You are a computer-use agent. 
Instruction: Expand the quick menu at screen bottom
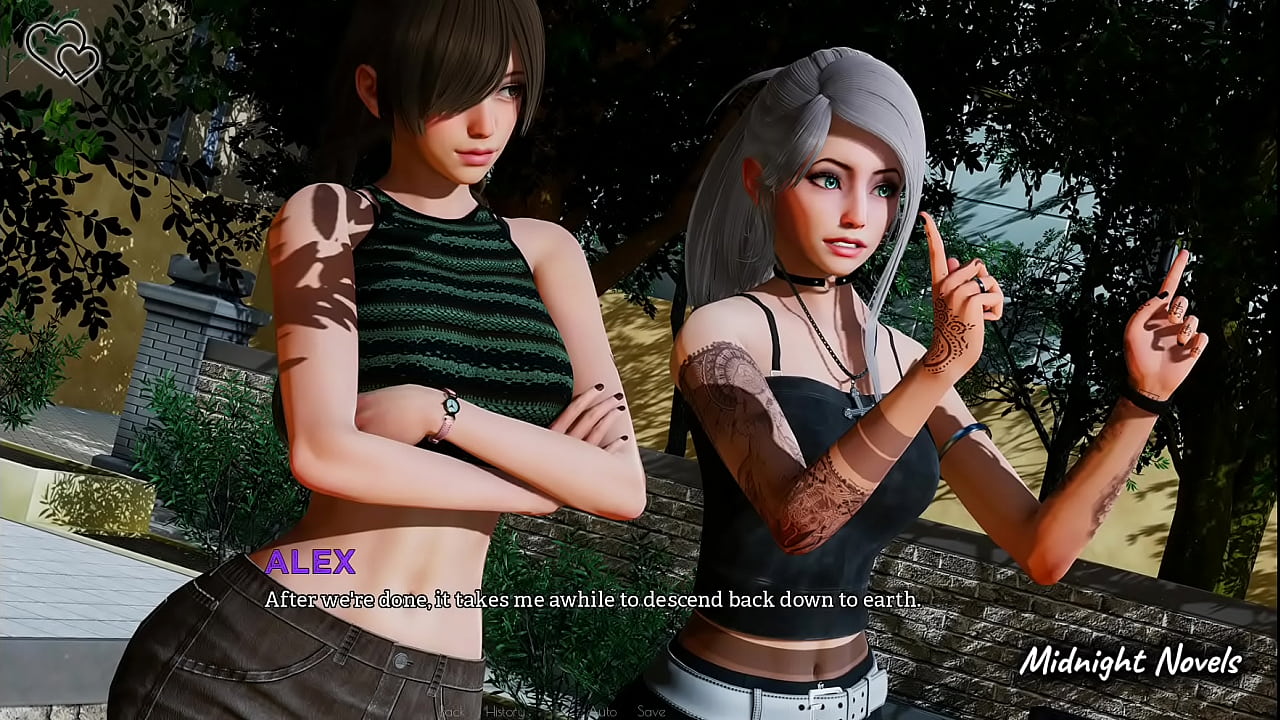click(x=550, y=712)
